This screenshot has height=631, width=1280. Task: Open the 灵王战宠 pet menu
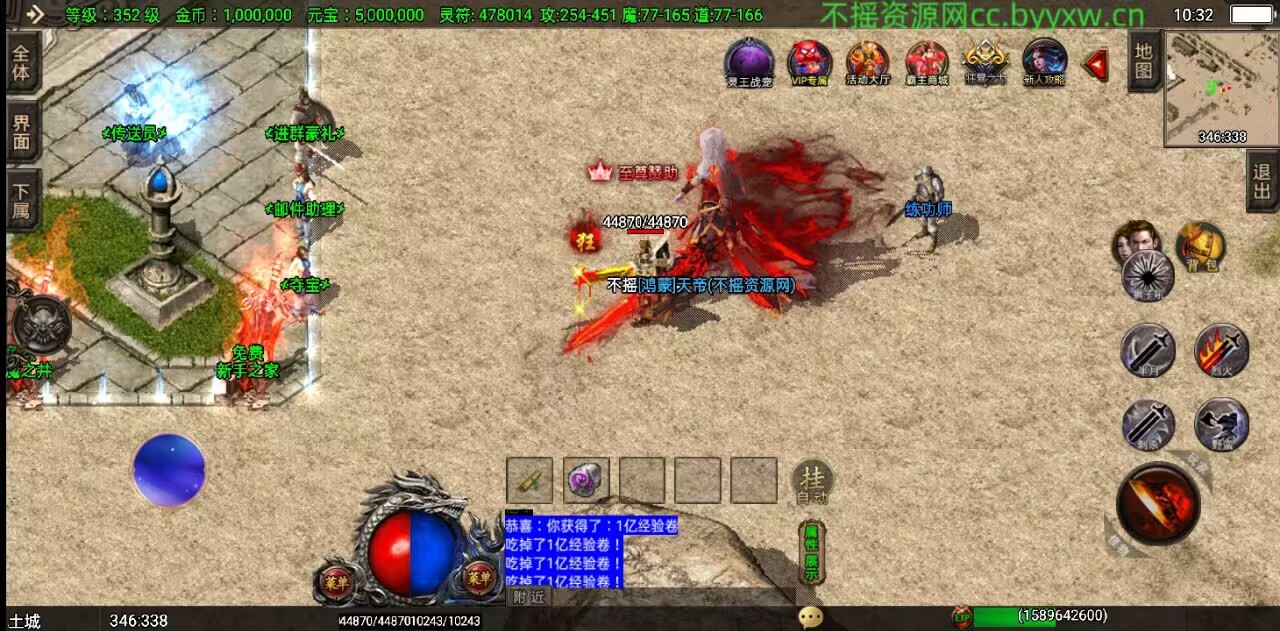pos(749,60)
